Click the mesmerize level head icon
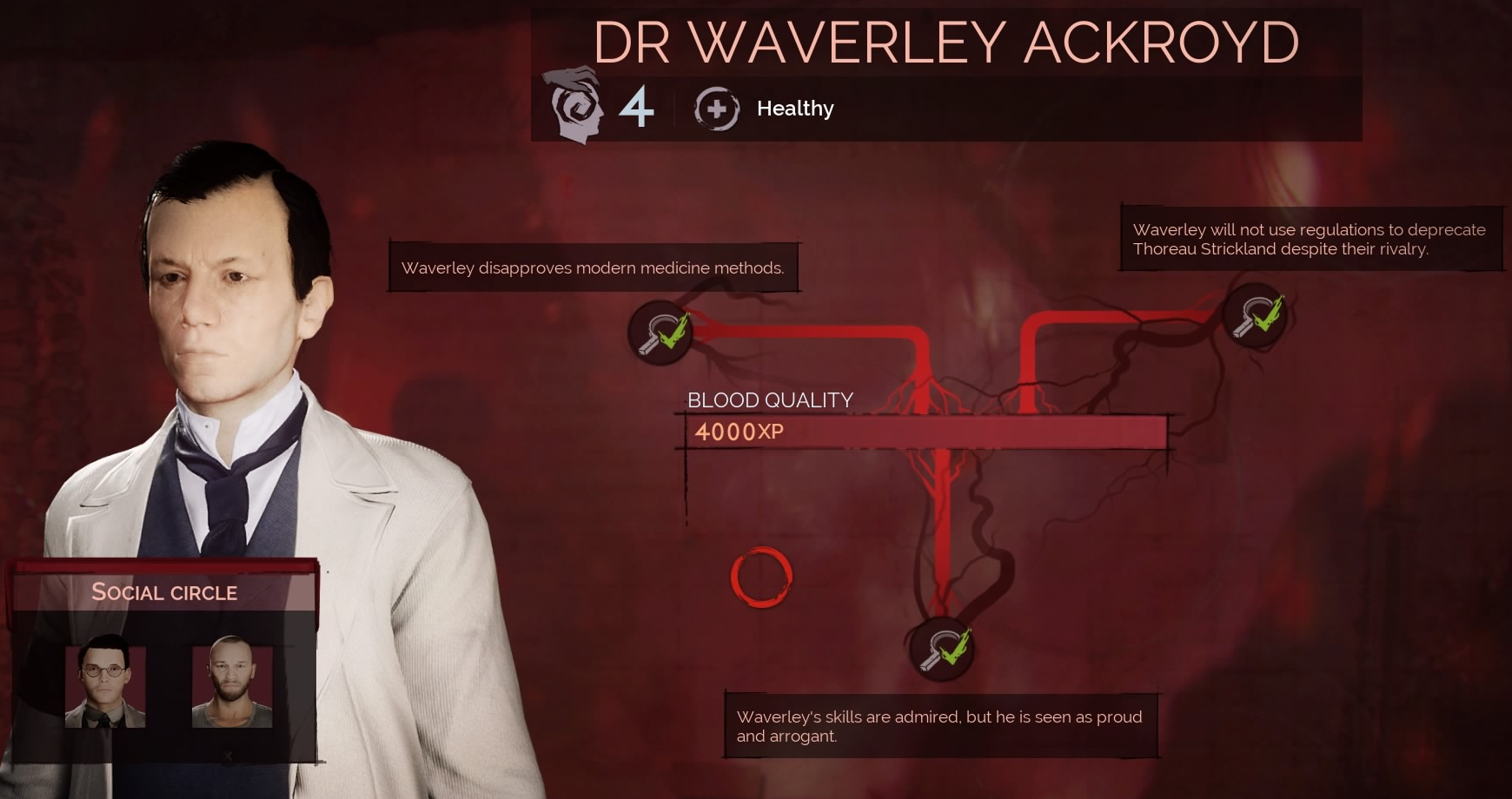1512x799 pixels. 575,106
